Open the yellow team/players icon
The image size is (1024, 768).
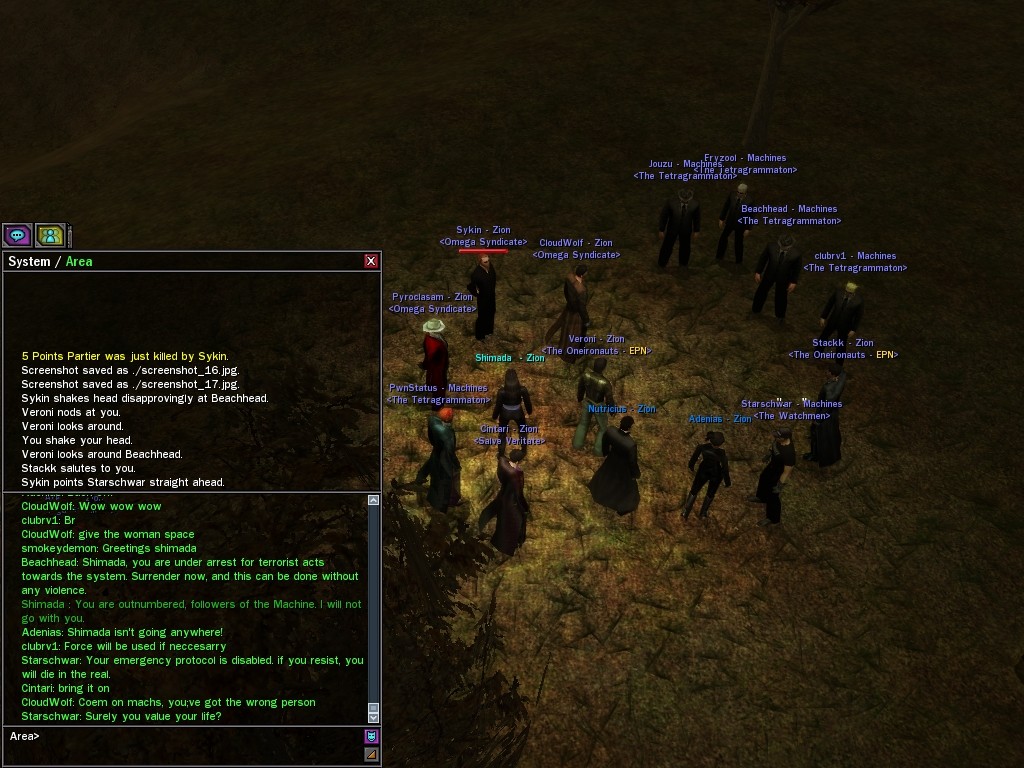point(50,235)
